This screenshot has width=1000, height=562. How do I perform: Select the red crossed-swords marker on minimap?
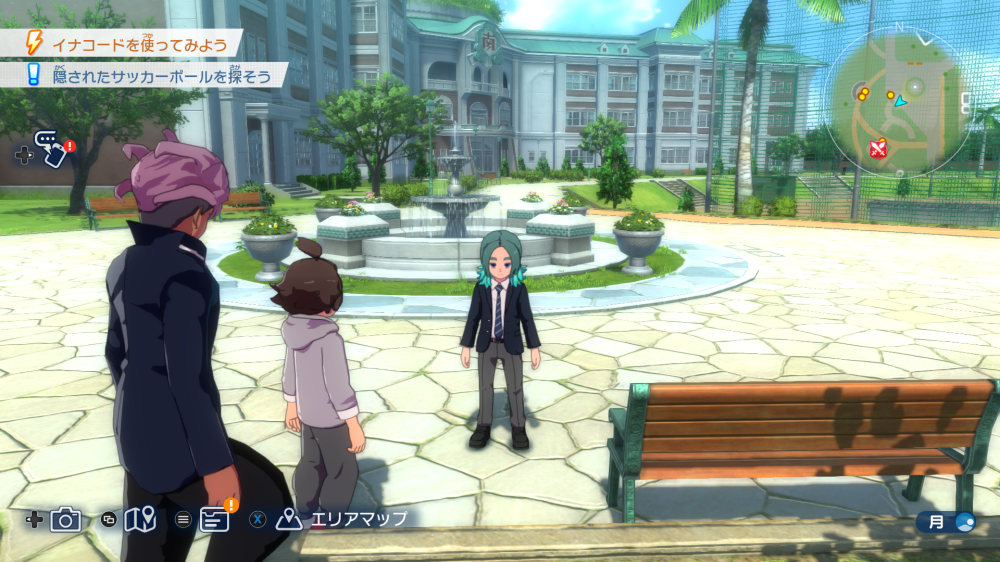(878, 150)
